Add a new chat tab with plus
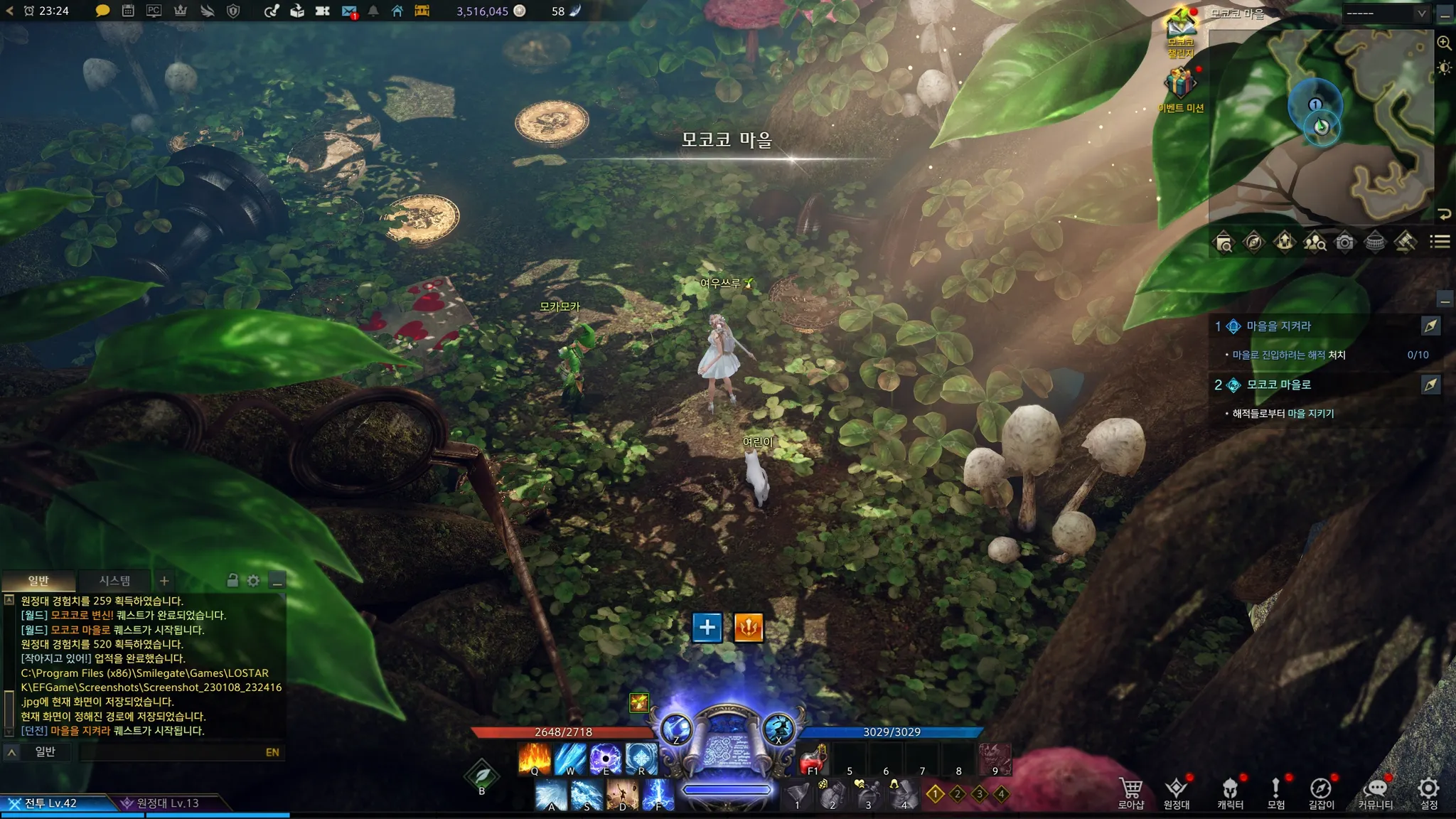The width and height of the screenshot is (1456, 819). tap(164, 581)
